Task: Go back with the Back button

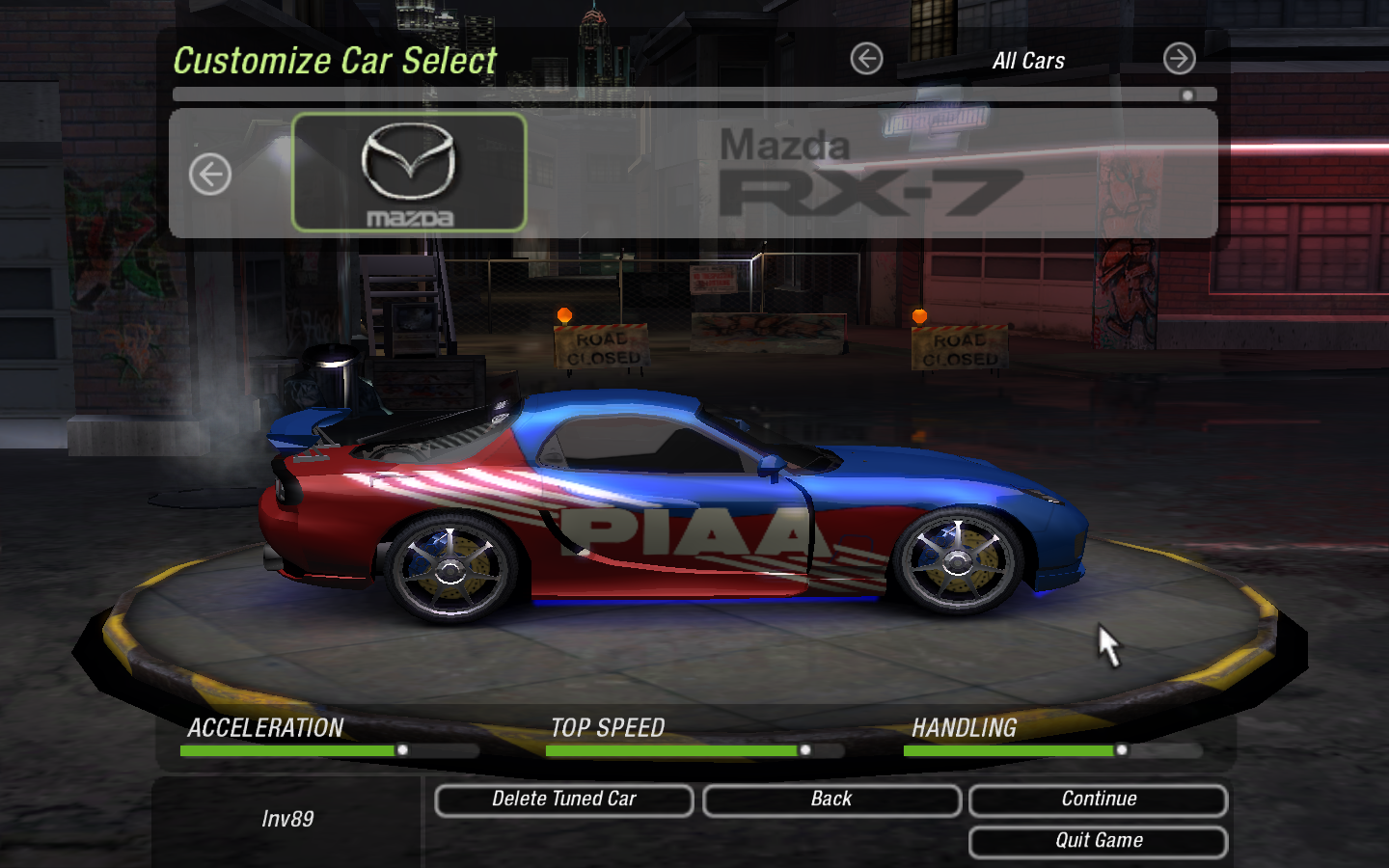Action: tap(831, 800)
